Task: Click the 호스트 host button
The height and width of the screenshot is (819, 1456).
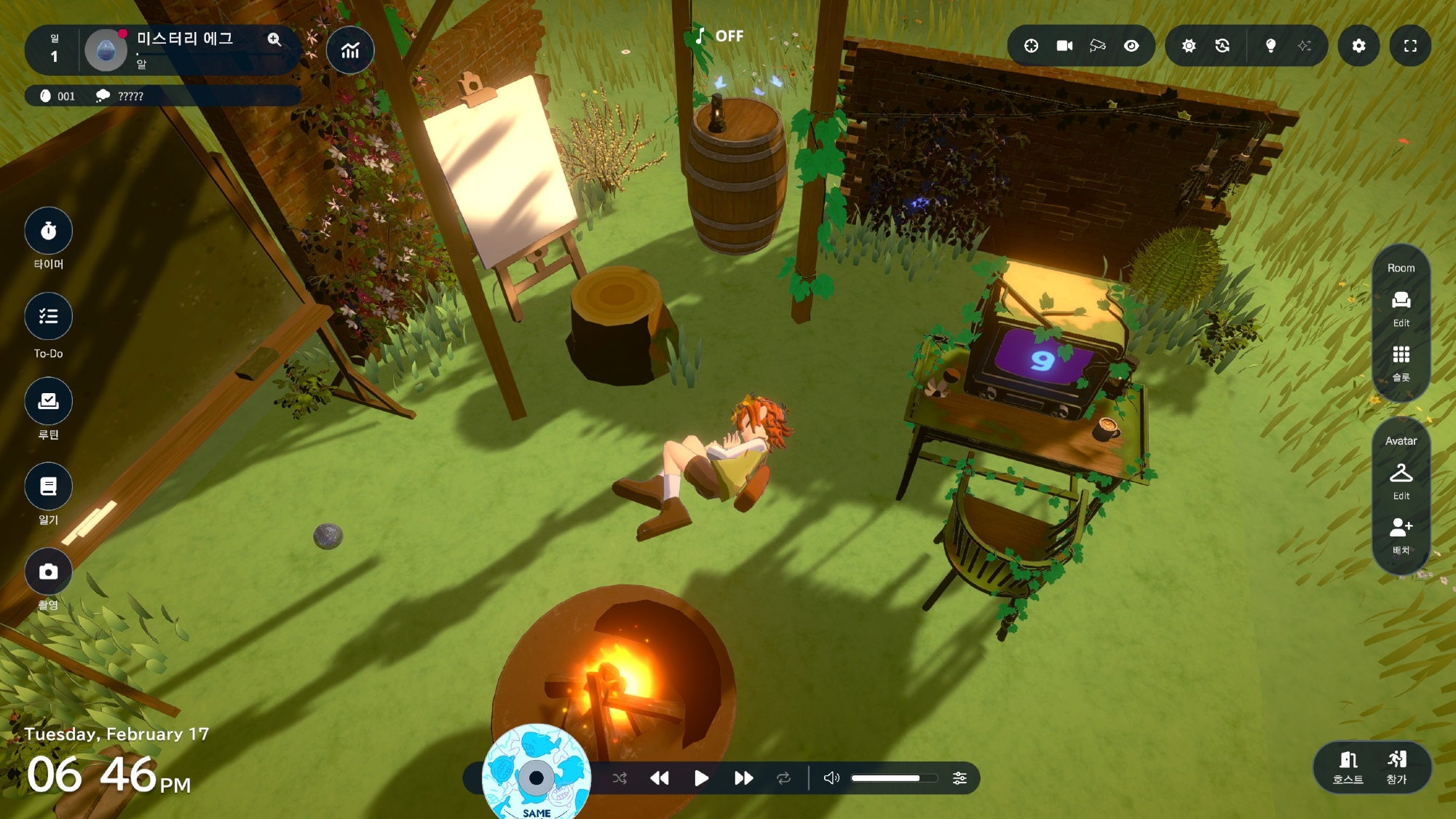Action: pos(1348,767)
